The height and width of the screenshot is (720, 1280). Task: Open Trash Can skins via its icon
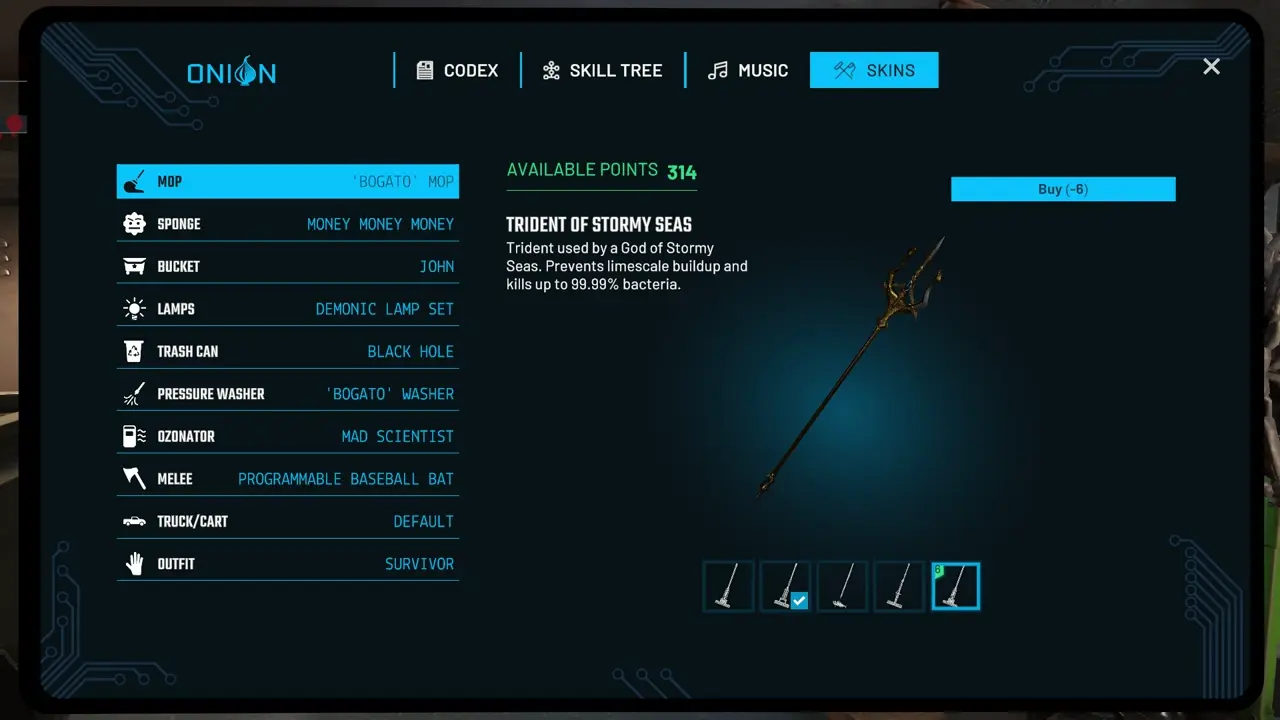pyautogui.click(x=134, y=351)
